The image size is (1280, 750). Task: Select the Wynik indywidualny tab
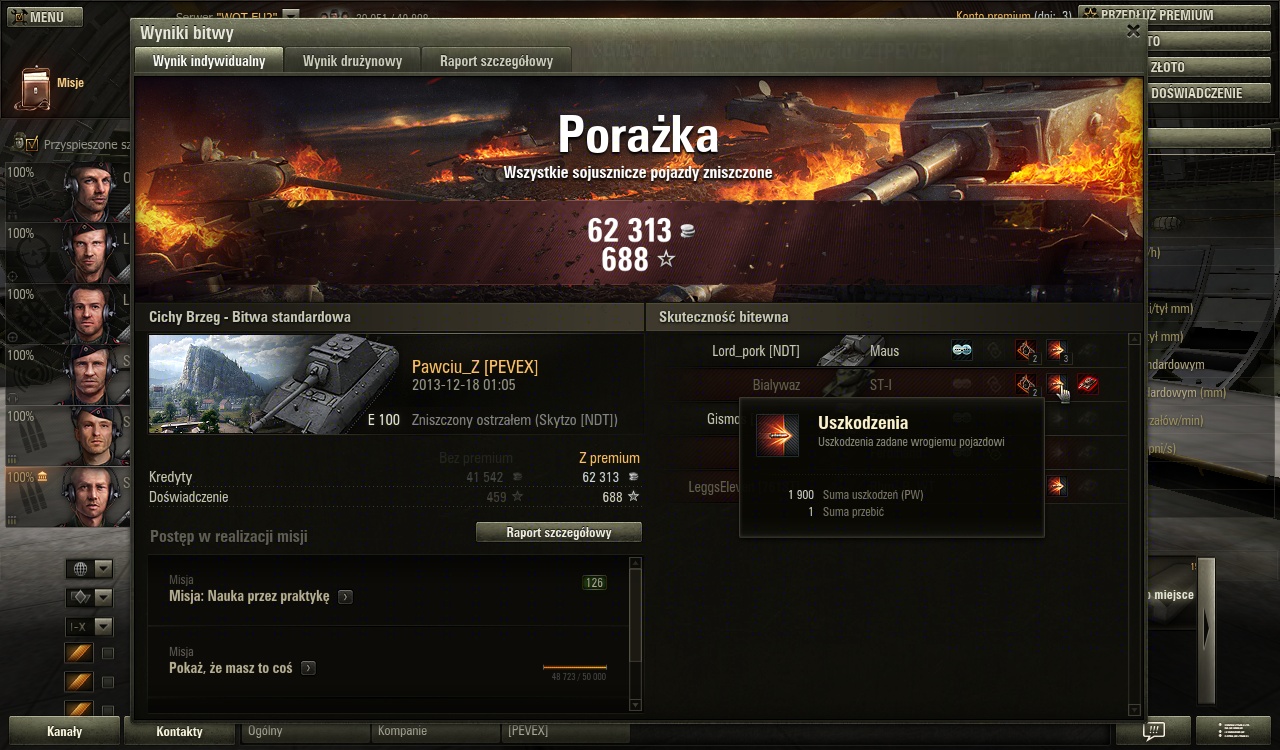coord(209,61)
